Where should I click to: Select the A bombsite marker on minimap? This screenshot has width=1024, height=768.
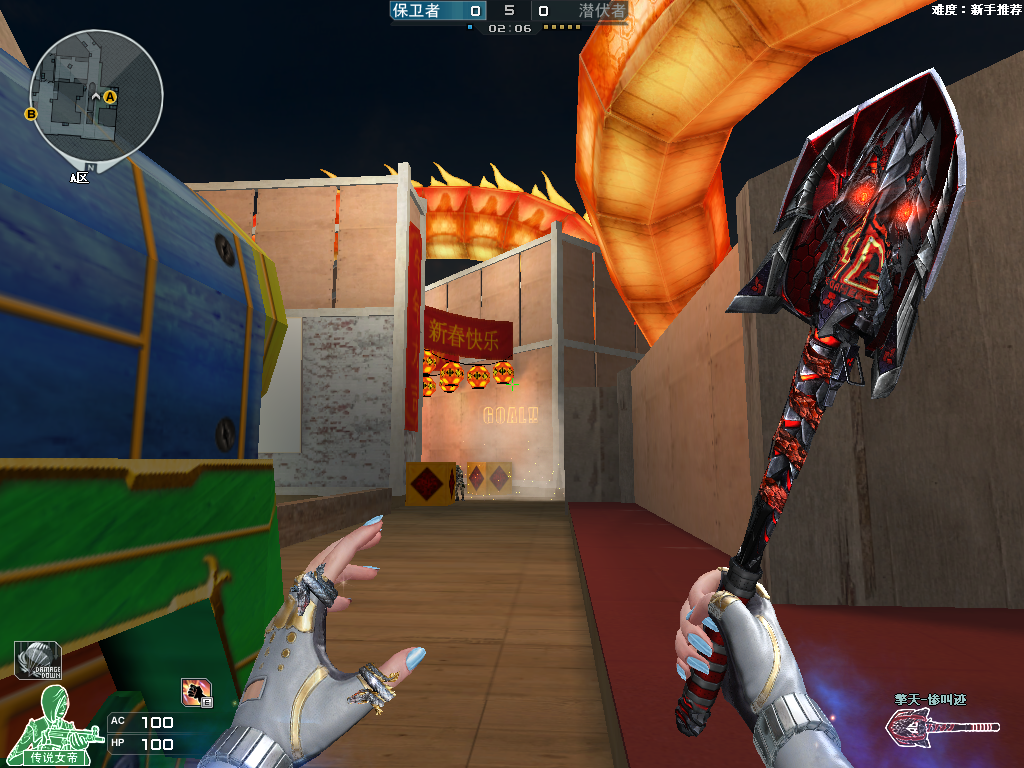pos(110,96)
